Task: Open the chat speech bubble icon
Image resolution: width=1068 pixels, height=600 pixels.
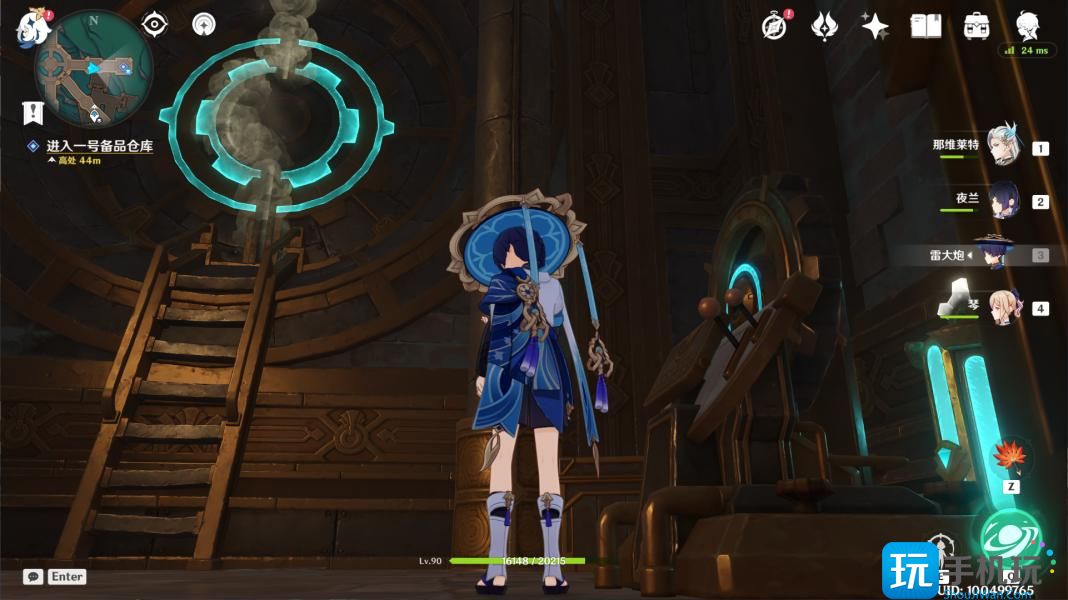Action: tap(33, 577)
